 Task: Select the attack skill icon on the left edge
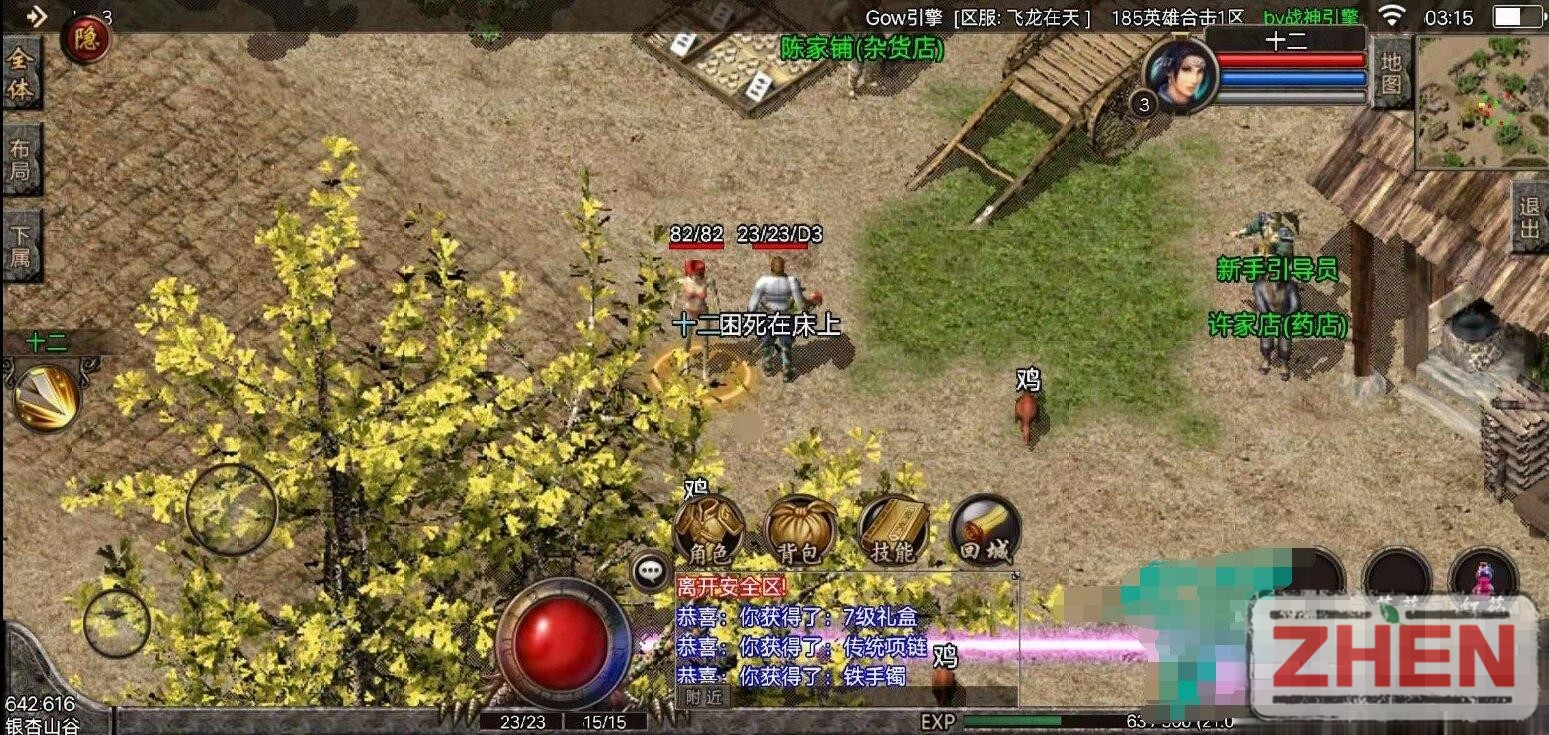(49, 398)
